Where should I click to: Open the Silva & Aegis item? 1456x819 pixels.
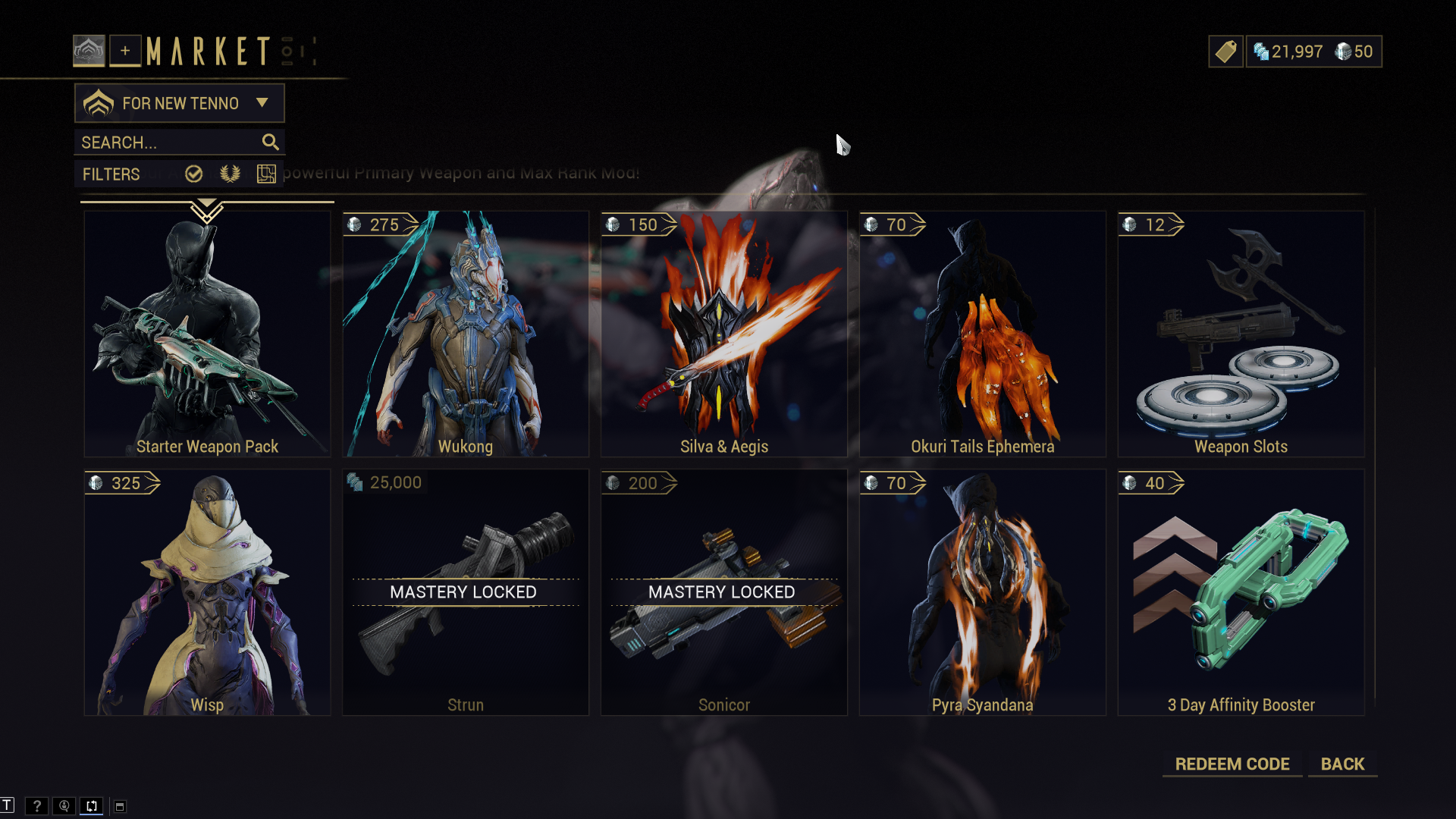[x=724, y=334]
